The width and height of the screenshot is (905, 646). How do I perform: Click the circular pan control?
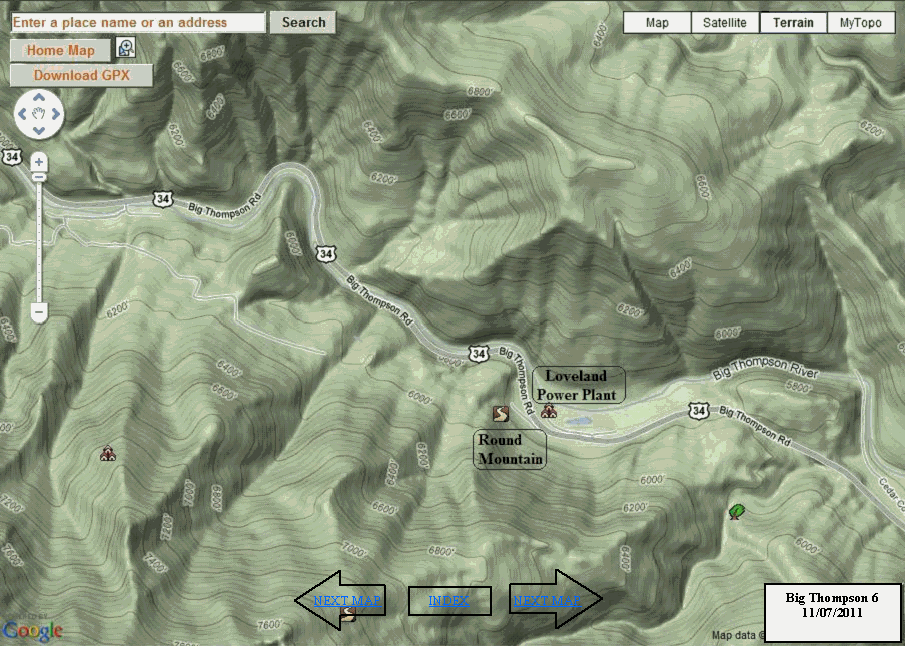39,114
